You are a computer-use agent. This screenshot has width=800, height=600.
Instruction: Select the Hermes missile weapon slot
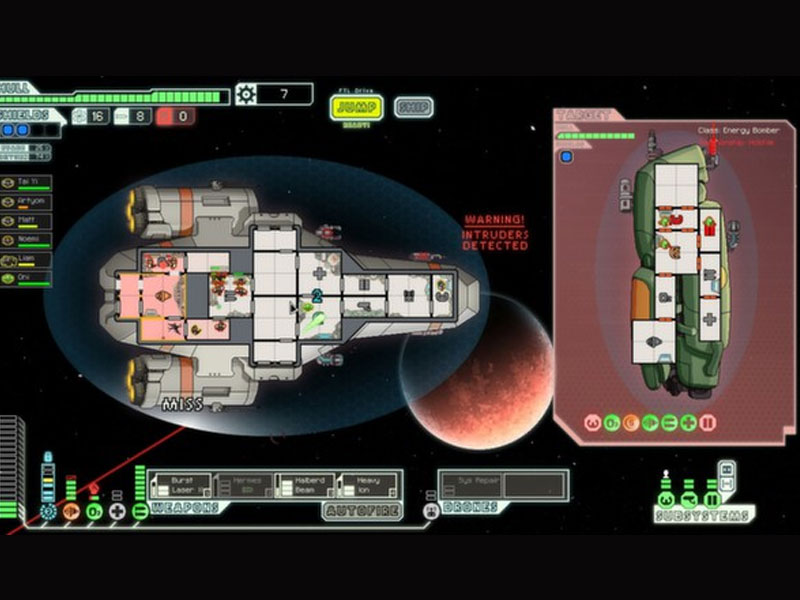244,485
